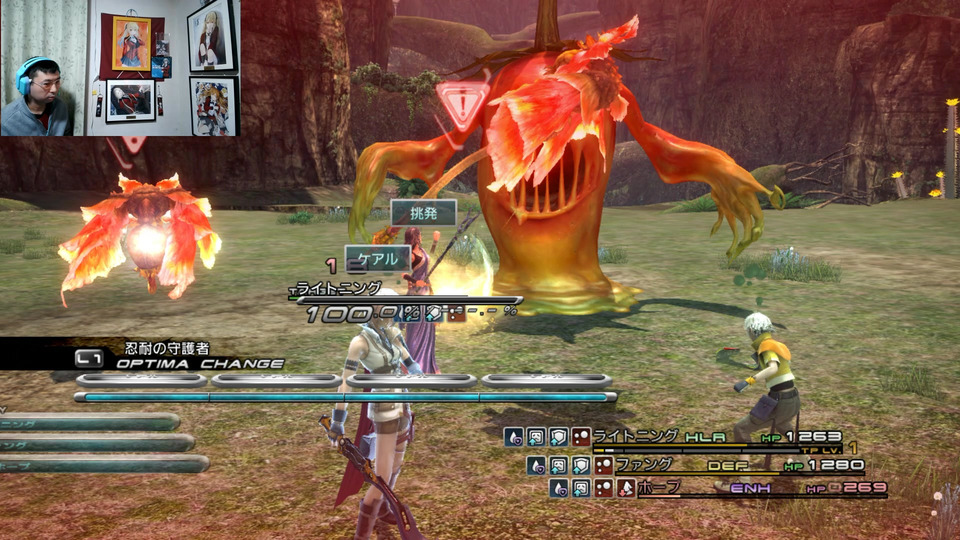This screenshot has height=540, width=960.
Task: Click the 挑発 command label
Action: coord(422,212)
